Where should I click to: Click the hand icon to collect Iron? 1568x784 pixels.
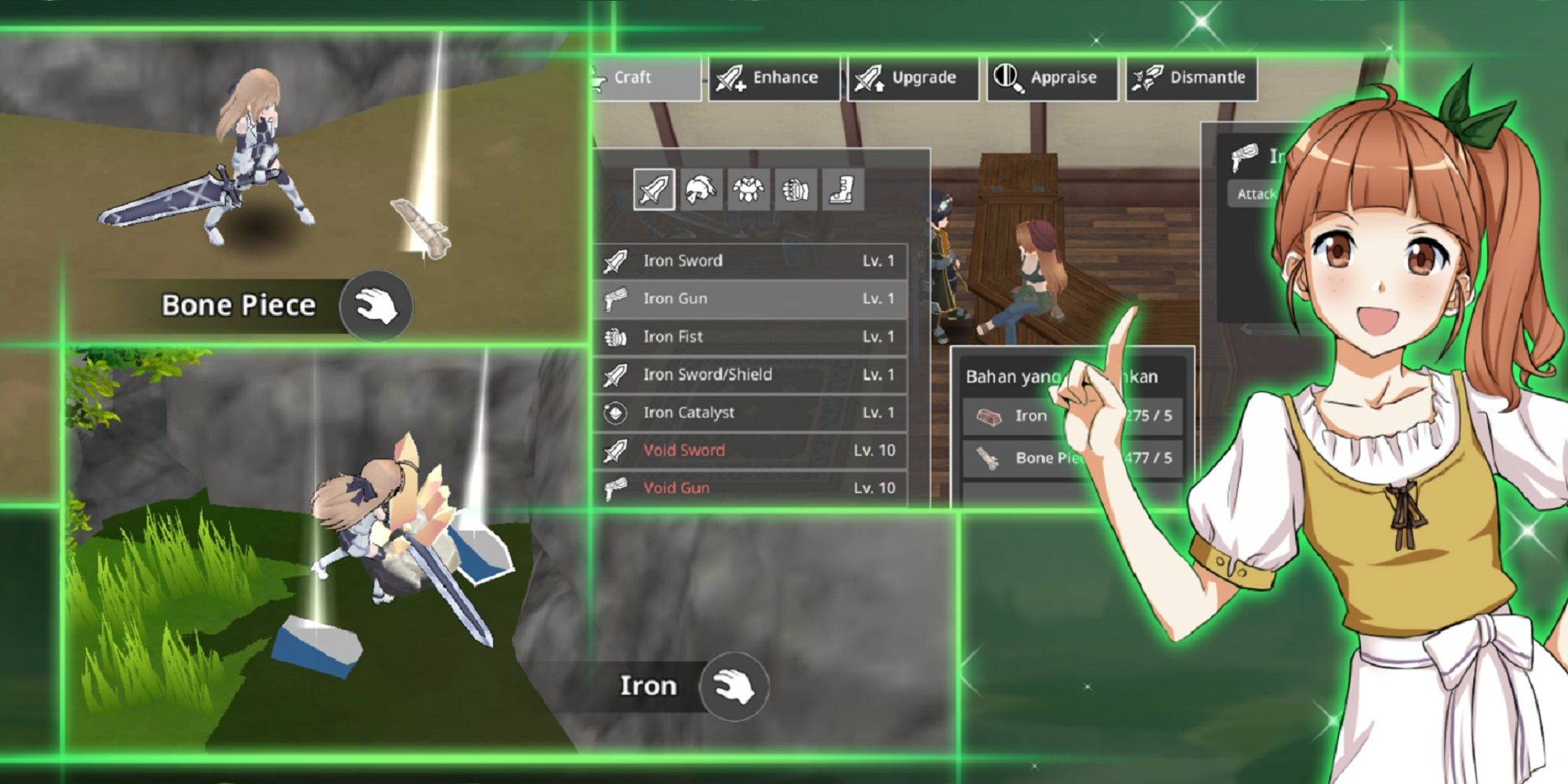pos(735,686)
